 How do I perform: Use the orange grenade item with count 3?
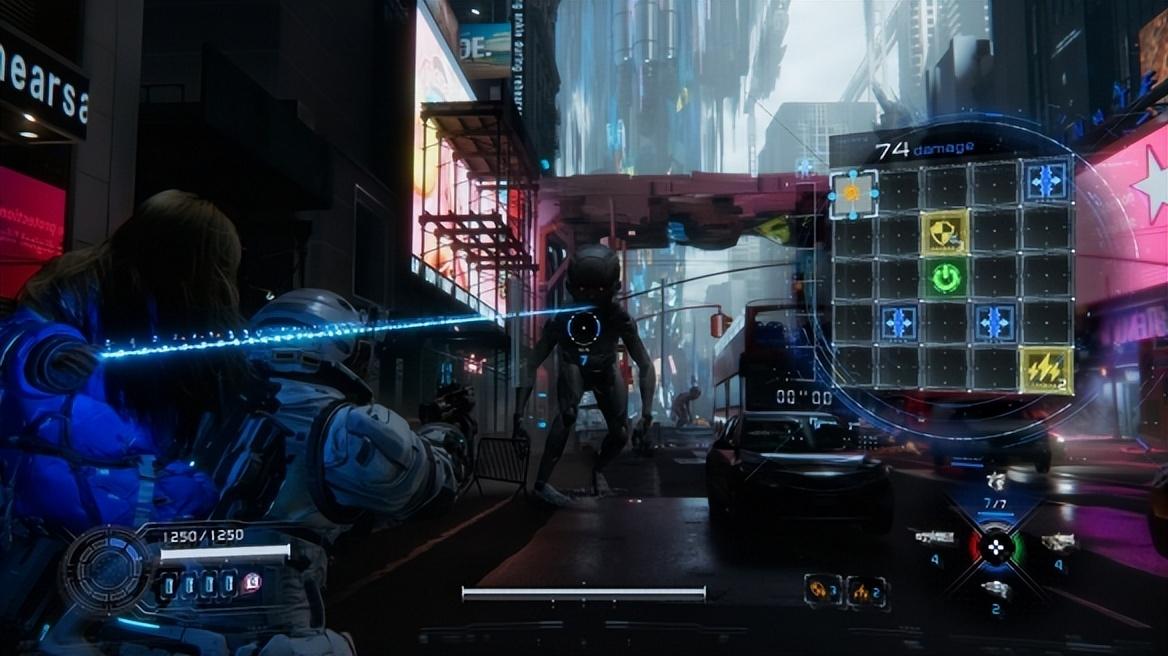click(x=822, y=590)
